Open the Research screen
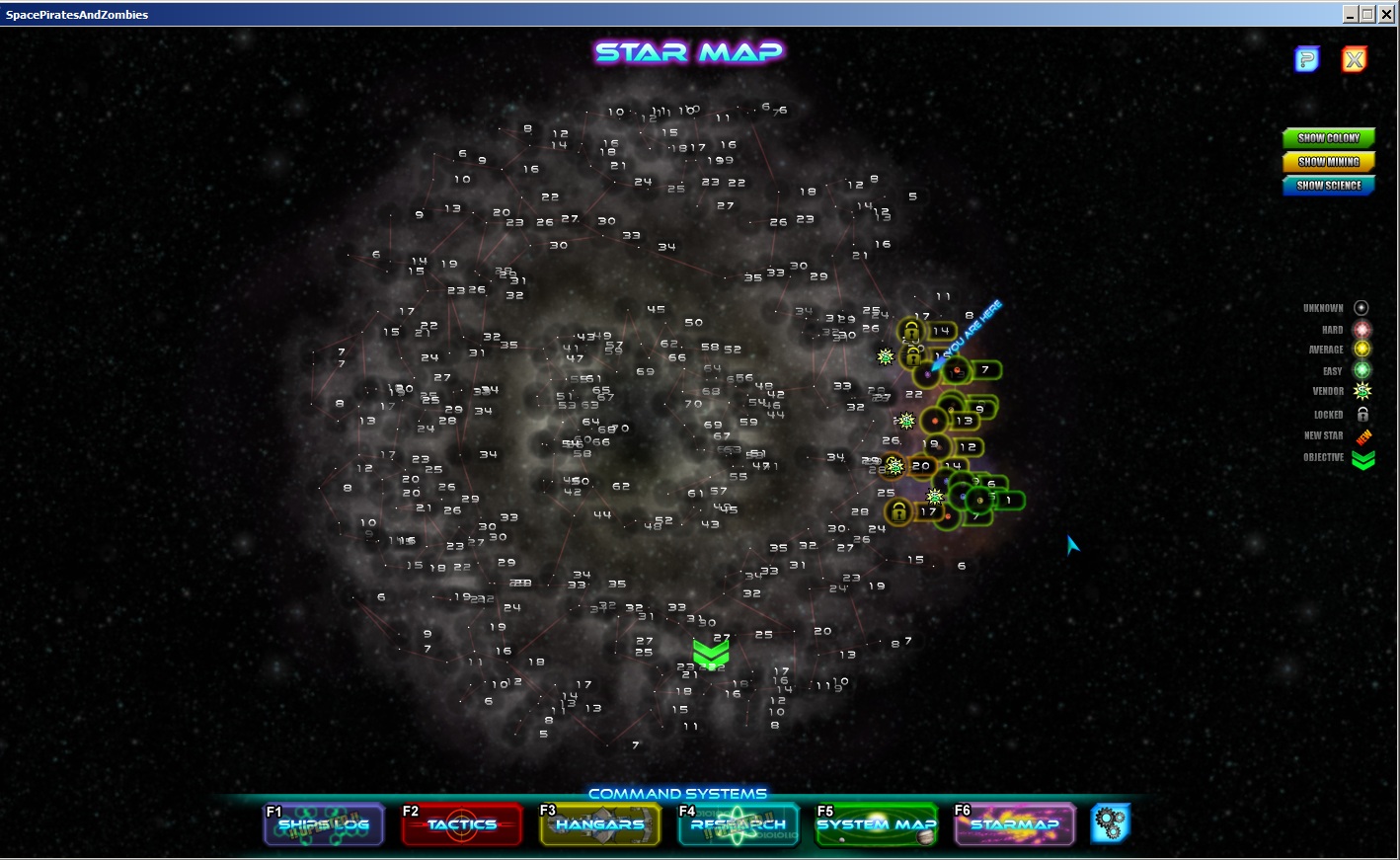 tap(738, 825)
